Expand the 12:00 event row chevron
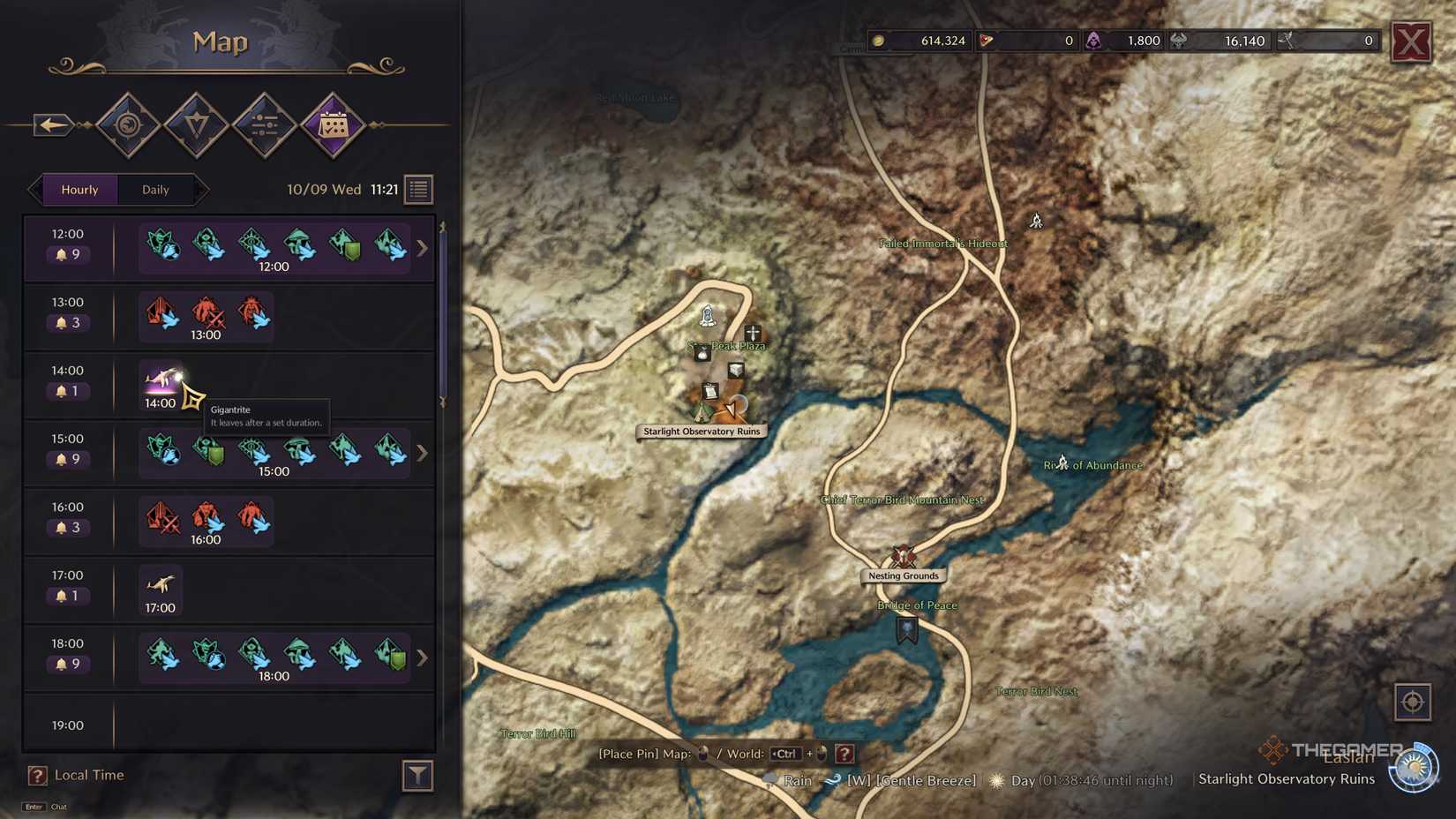The width and height of the screenshot is (1456, 819). click(x=423, y=248)
